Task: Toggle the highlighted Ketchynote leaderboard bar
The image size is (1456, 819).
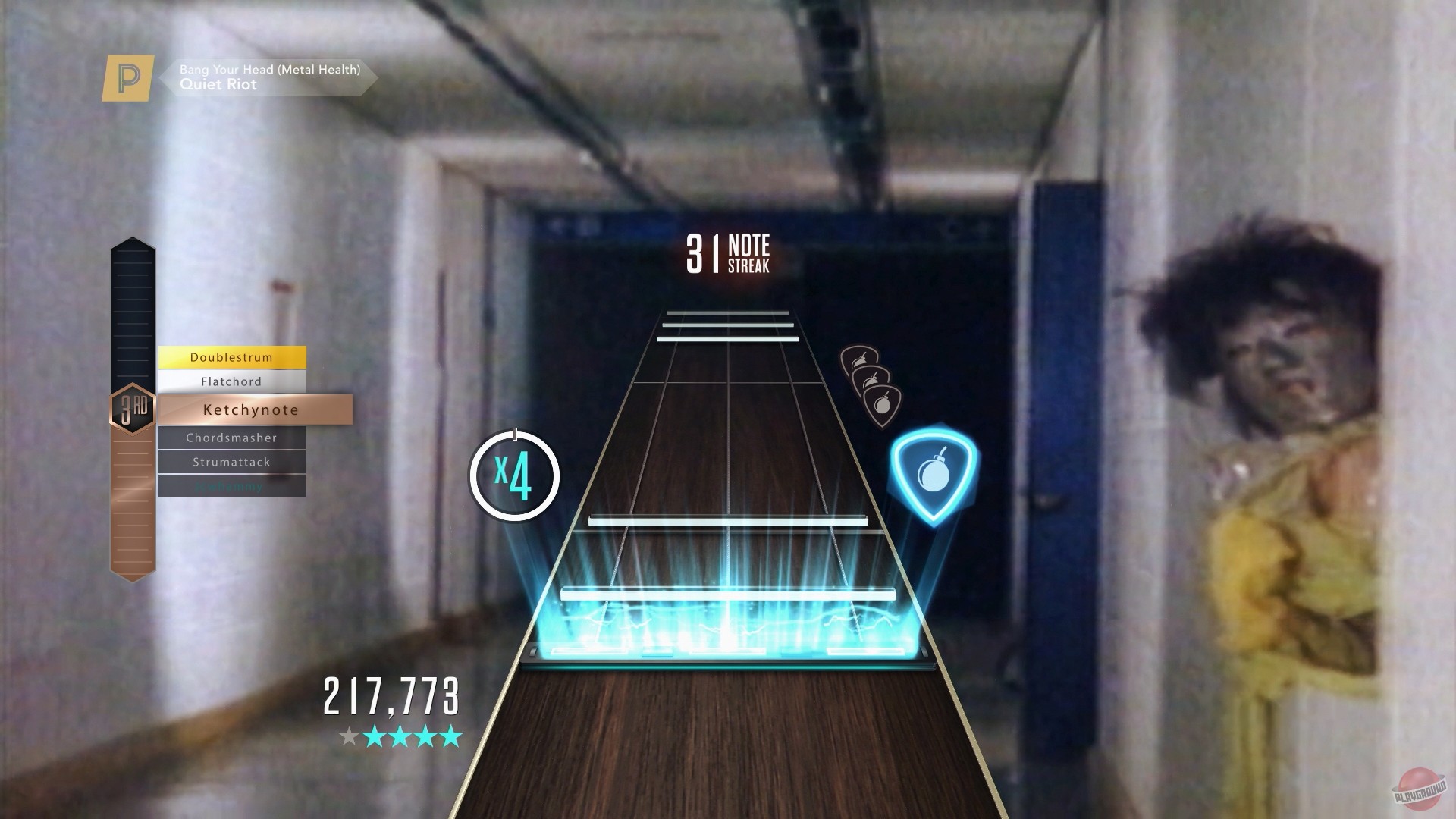Action: click(x=250, y=409)
